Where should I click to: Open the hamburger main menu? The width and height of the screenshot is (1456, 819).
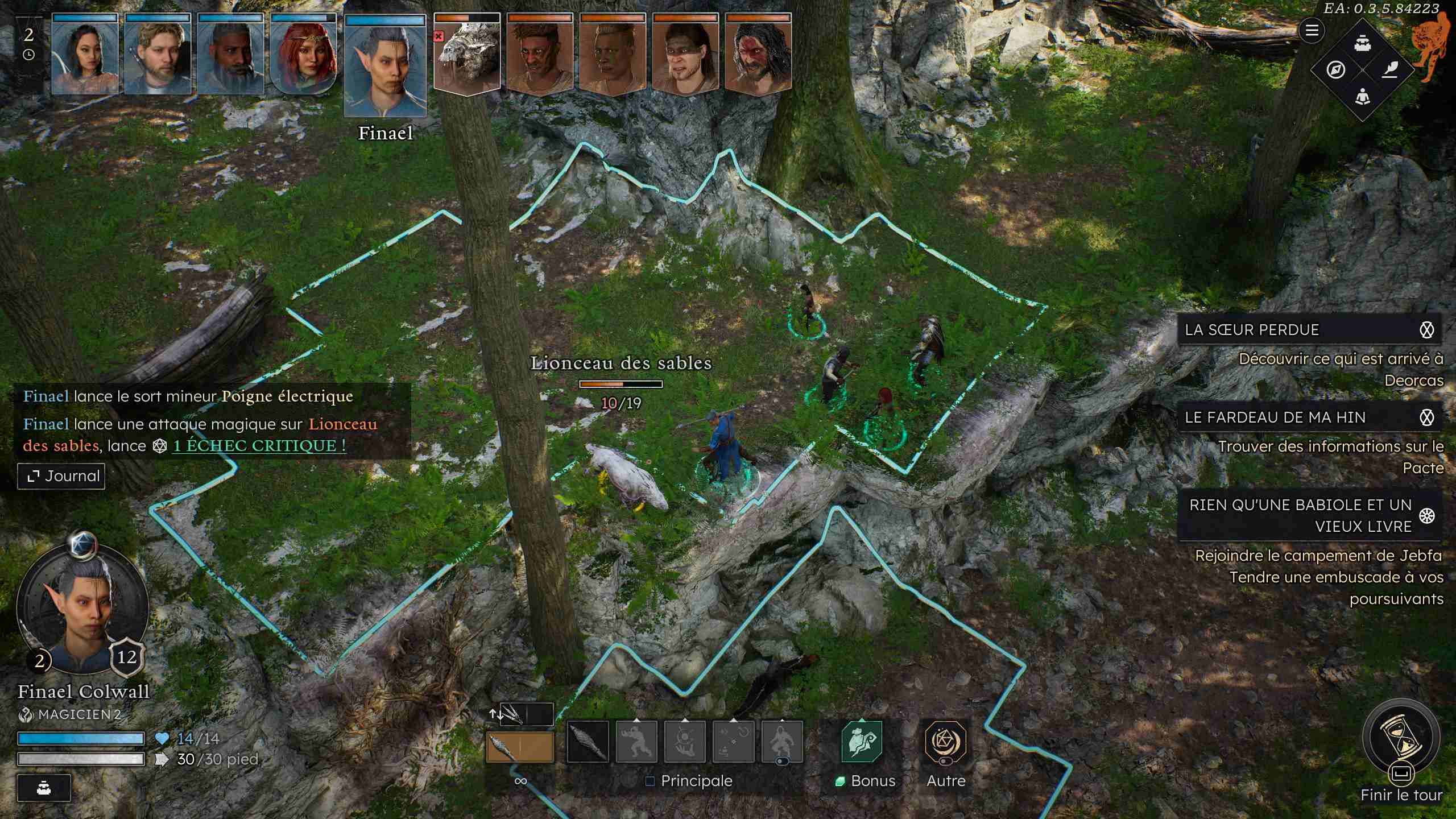click(x=1312, y=30)
